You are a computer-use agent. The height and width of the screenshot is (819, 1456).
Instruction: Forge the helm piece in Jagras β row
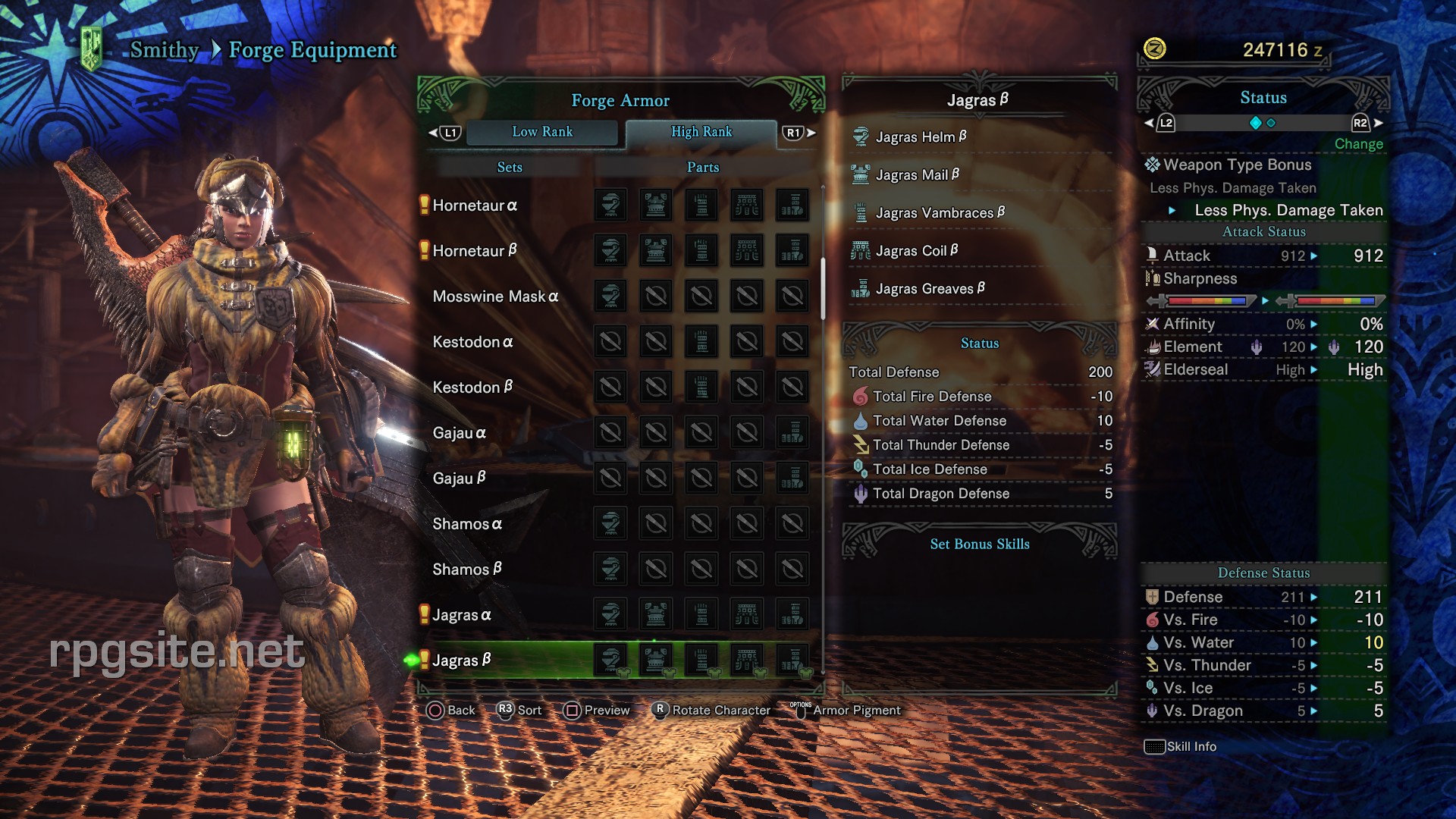(x=609, y=660)
